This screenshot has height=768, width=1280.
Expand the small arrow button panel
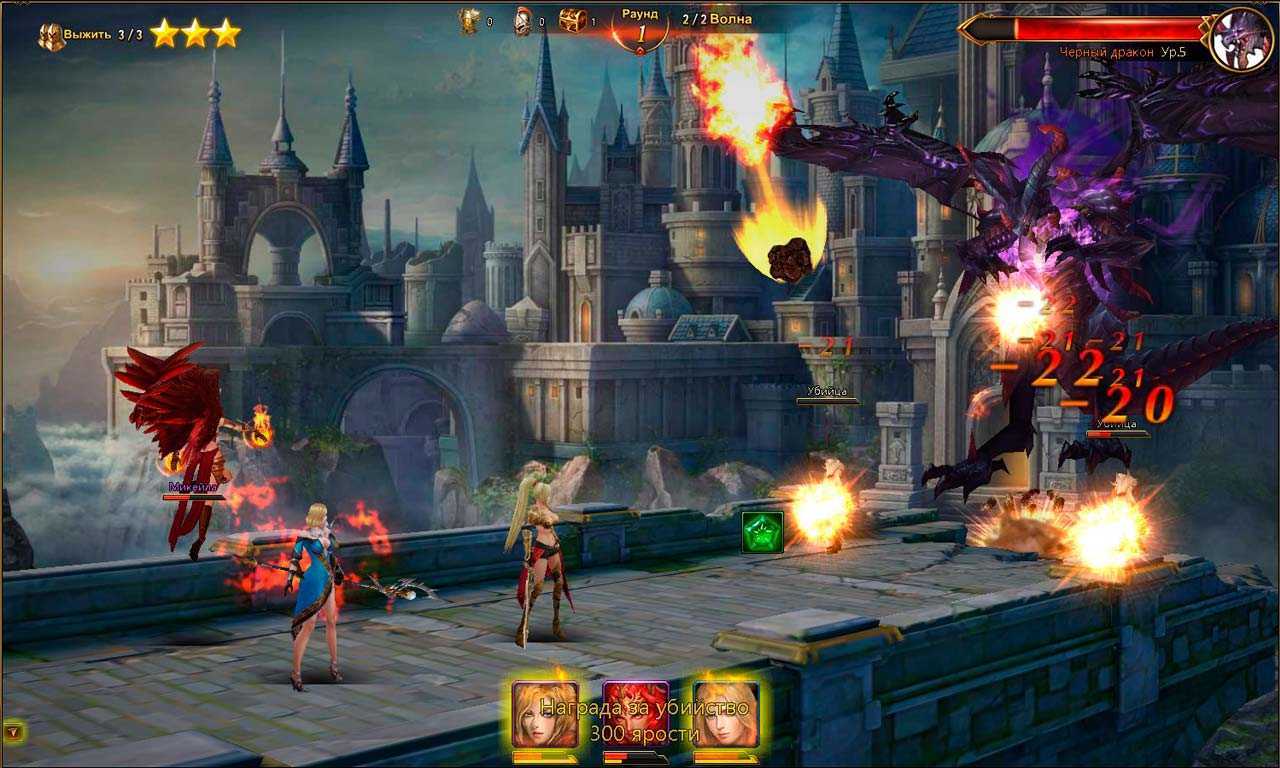13,732
